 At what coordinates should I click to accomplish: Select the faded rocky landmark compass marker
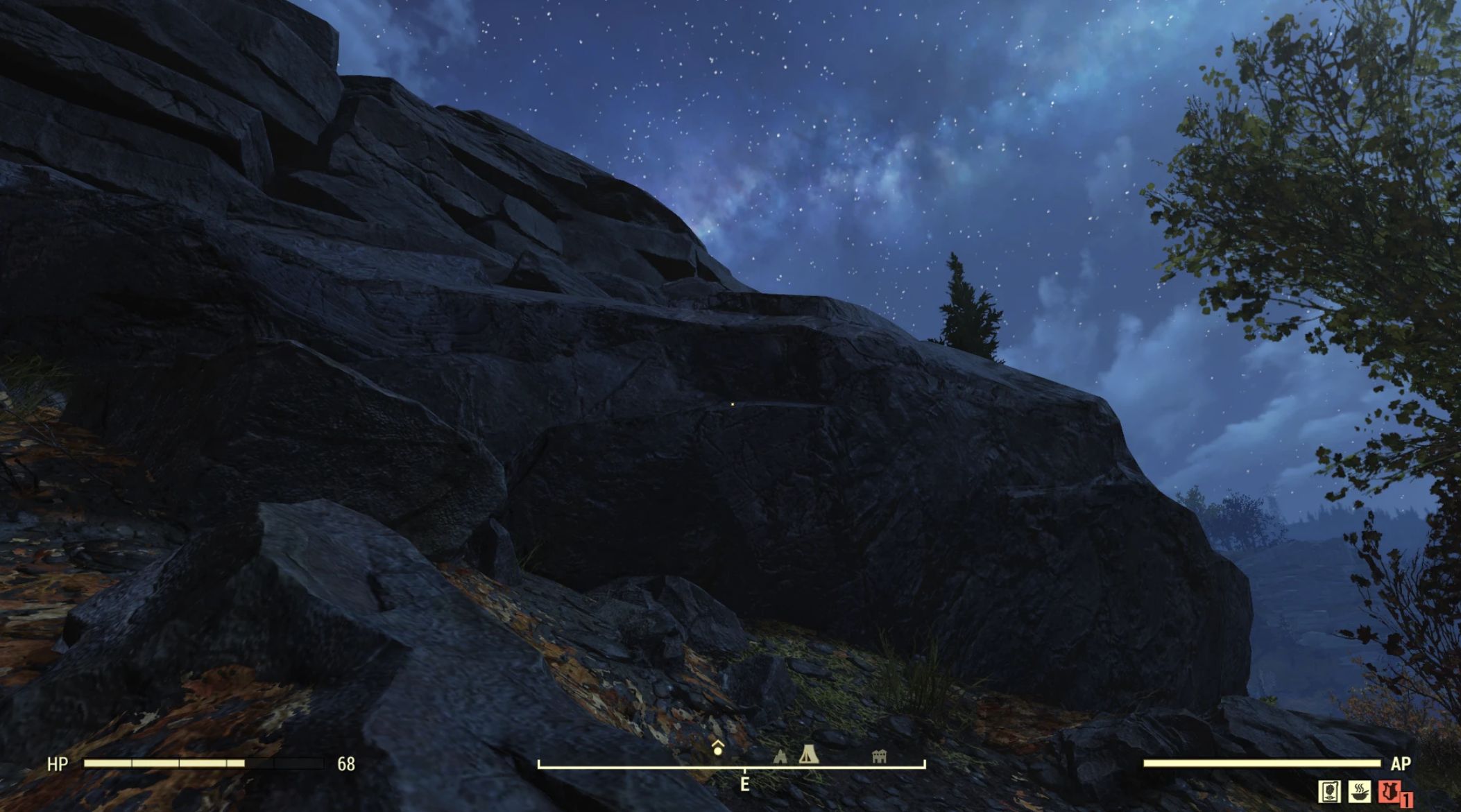(780, 757)
